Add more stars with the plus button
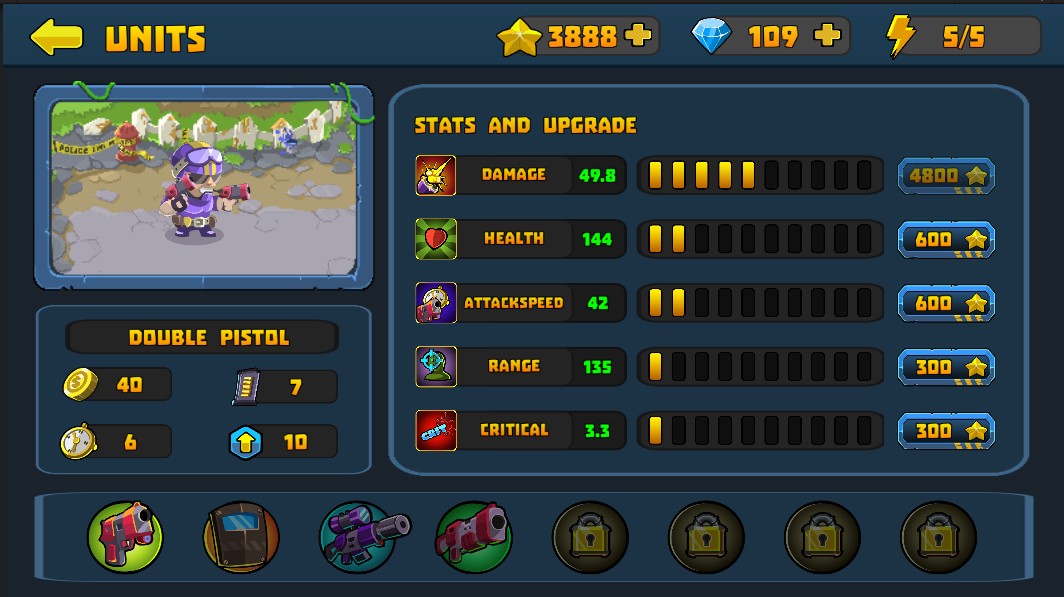The image size is (1064, 597). tap(637, 37)
